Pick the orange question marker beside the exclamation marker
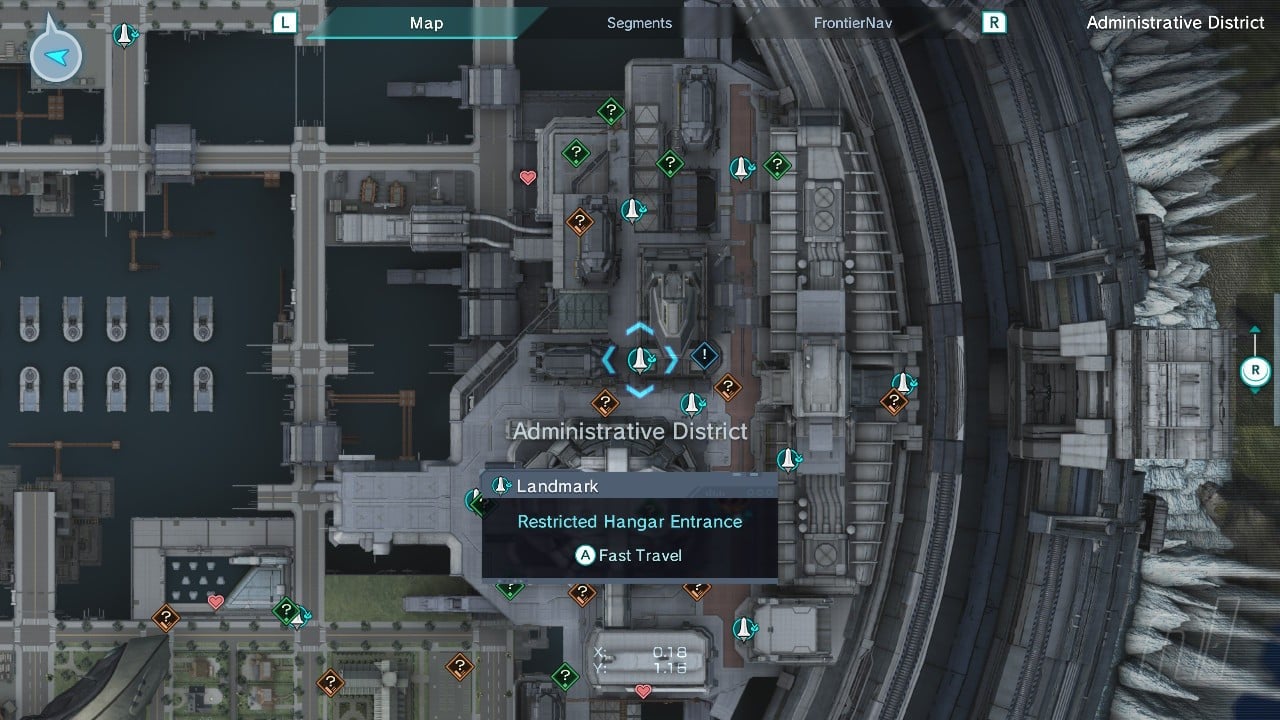This screenshot has width=1280, height=720. click(728, 386)
